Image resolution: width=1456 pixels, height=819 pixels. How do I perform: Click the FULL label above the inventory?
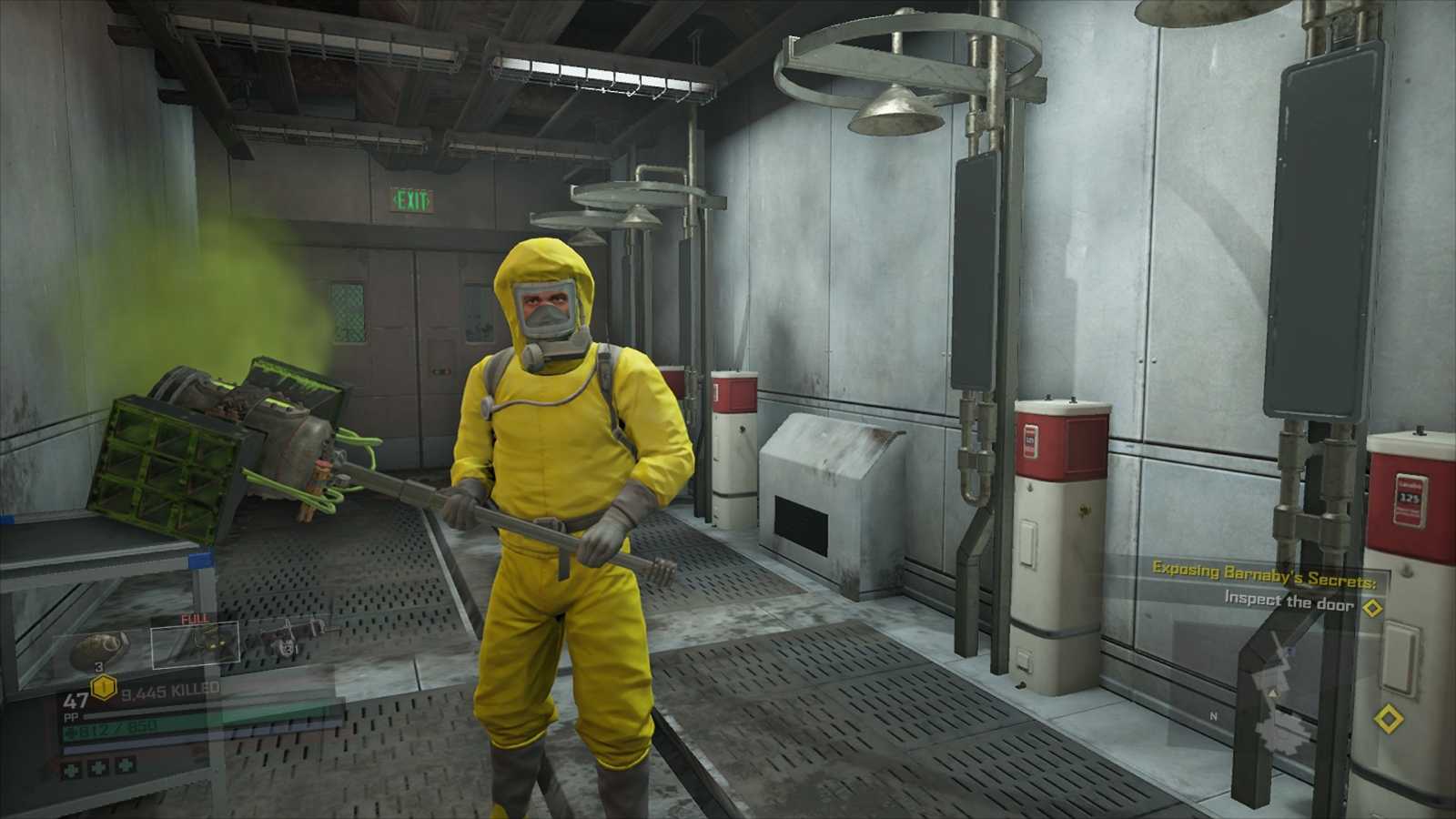[195, 618]
